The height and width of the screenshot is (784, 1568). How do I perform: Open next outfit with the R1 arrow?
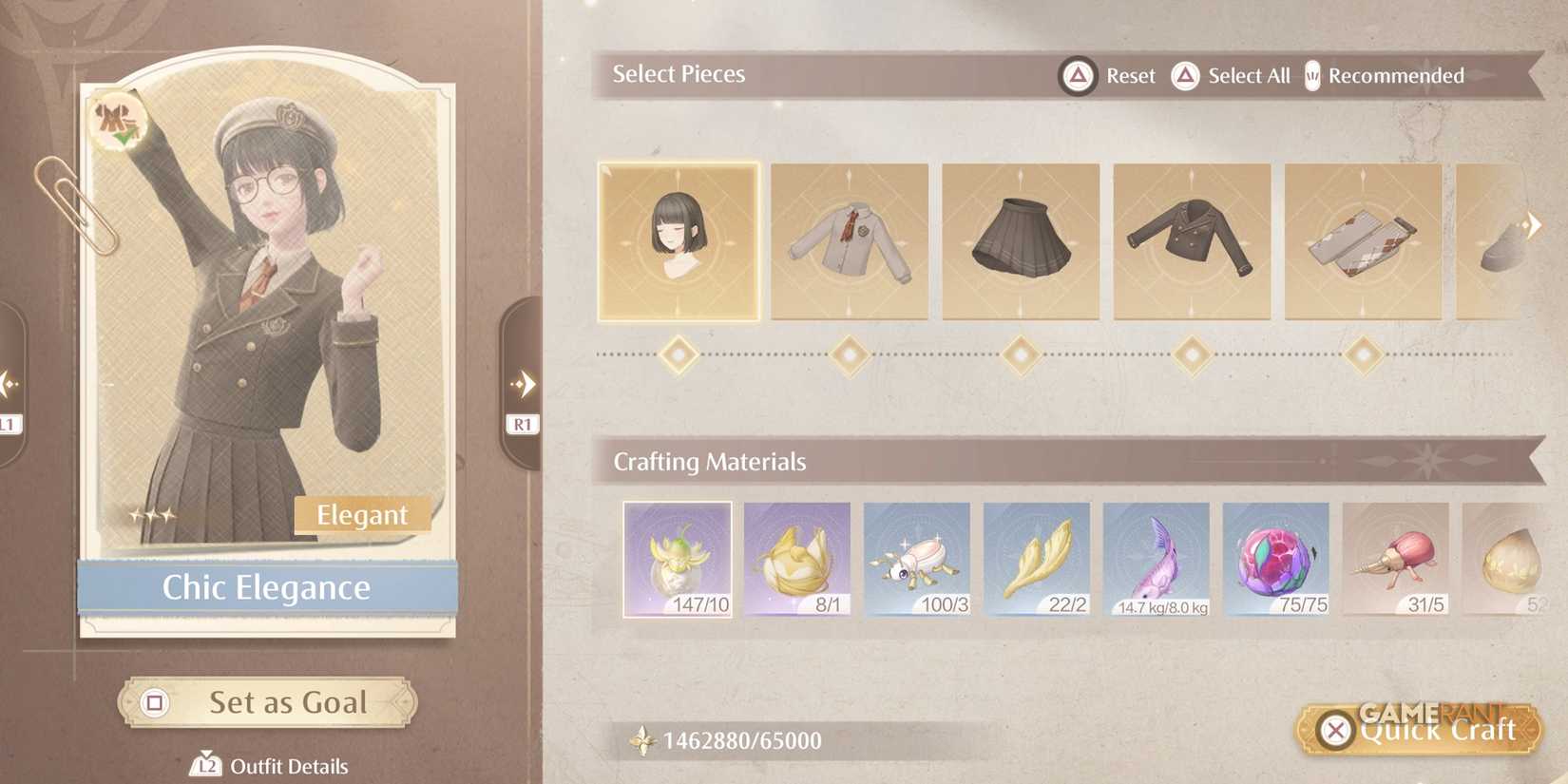(x=522, y=385)
